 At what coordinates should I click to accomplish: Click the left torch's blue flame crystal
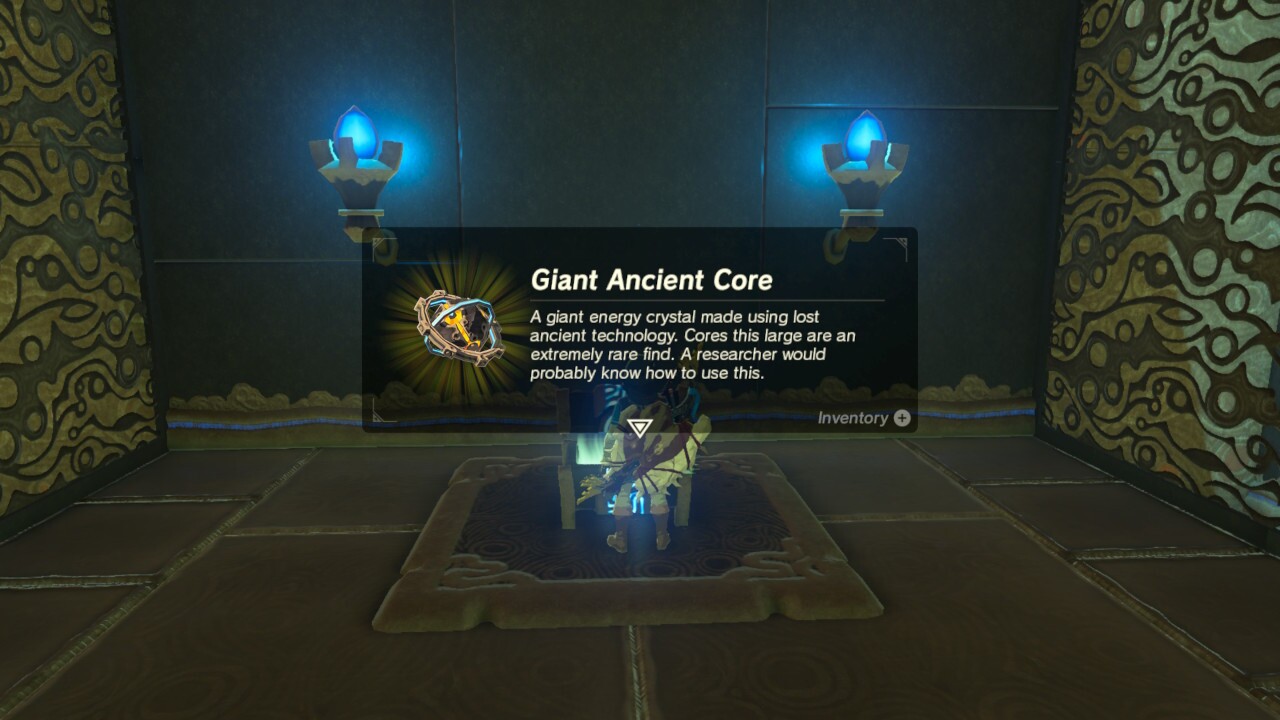click(x=358, y=130)
